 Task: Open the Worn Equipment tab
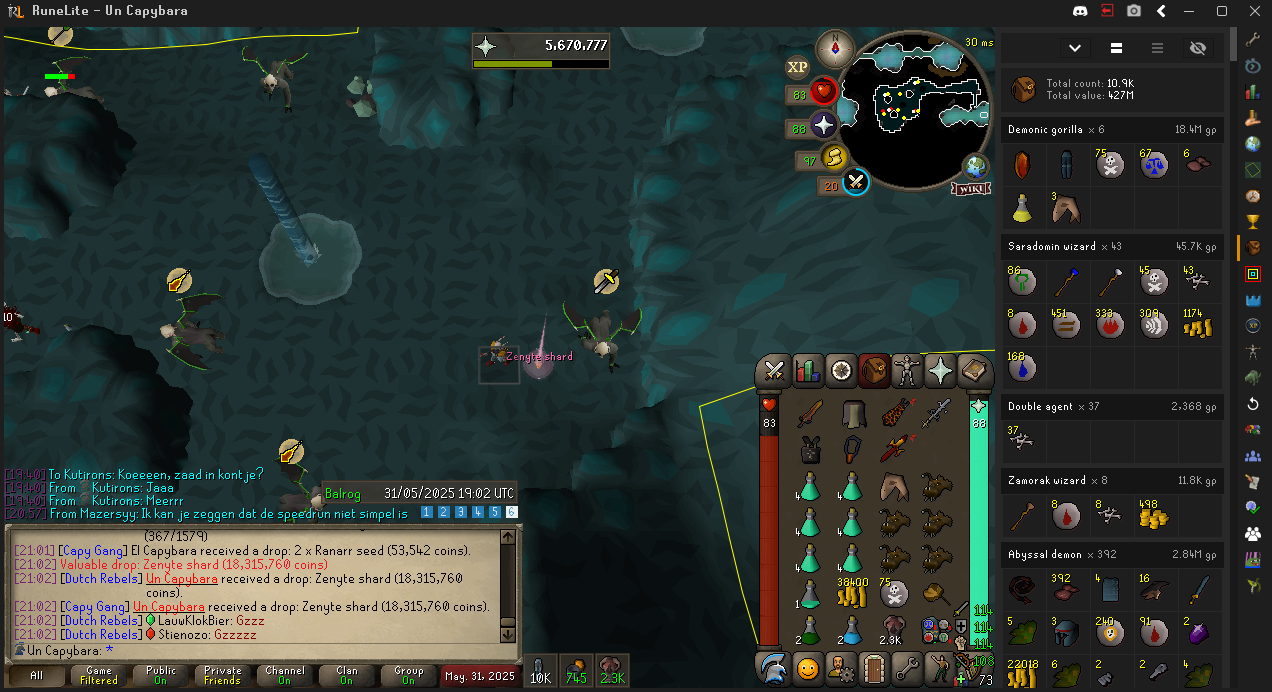point(907,371)
